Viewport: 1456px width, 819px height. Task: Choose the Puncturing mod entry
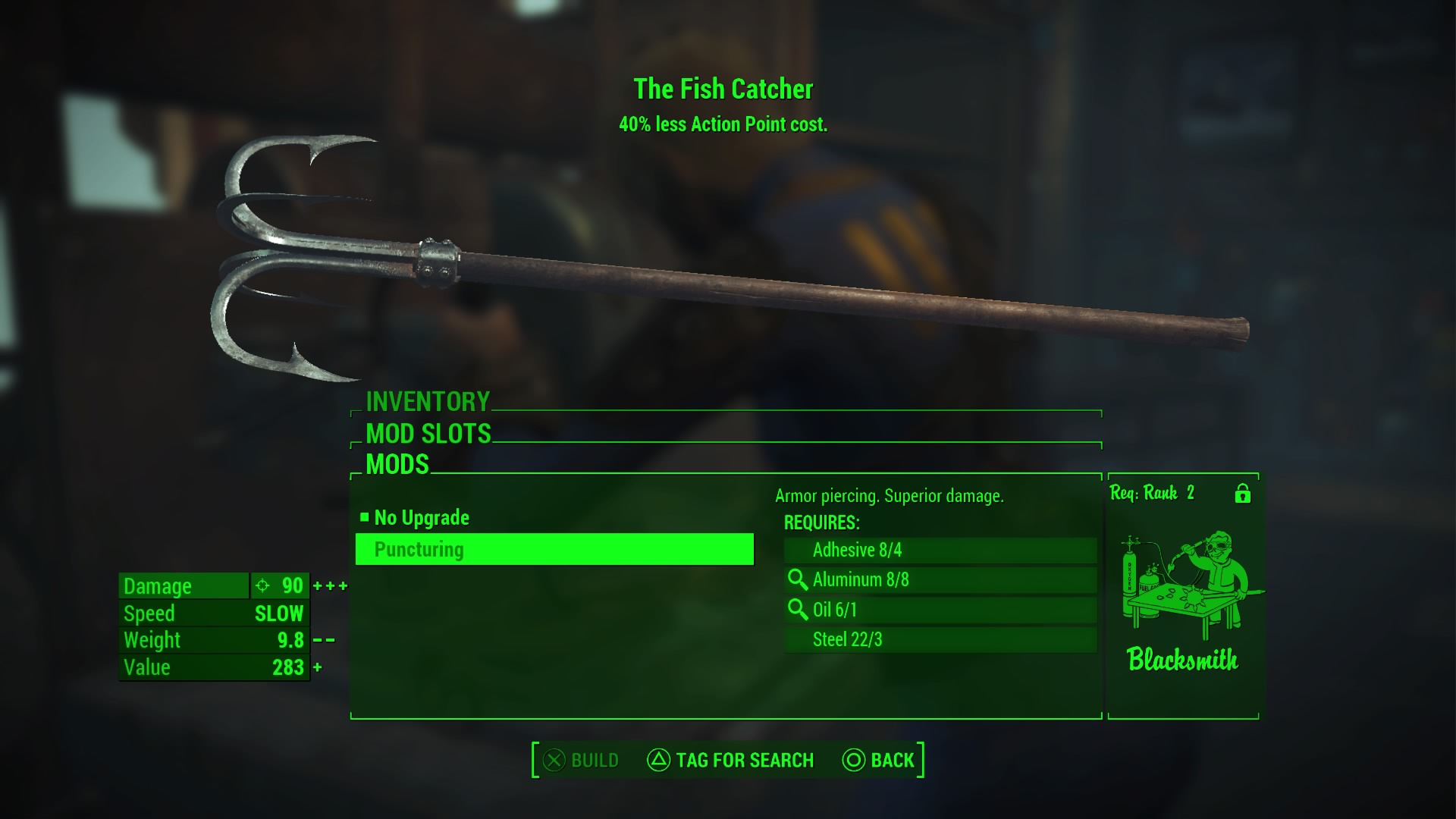[x=554, y=550]
